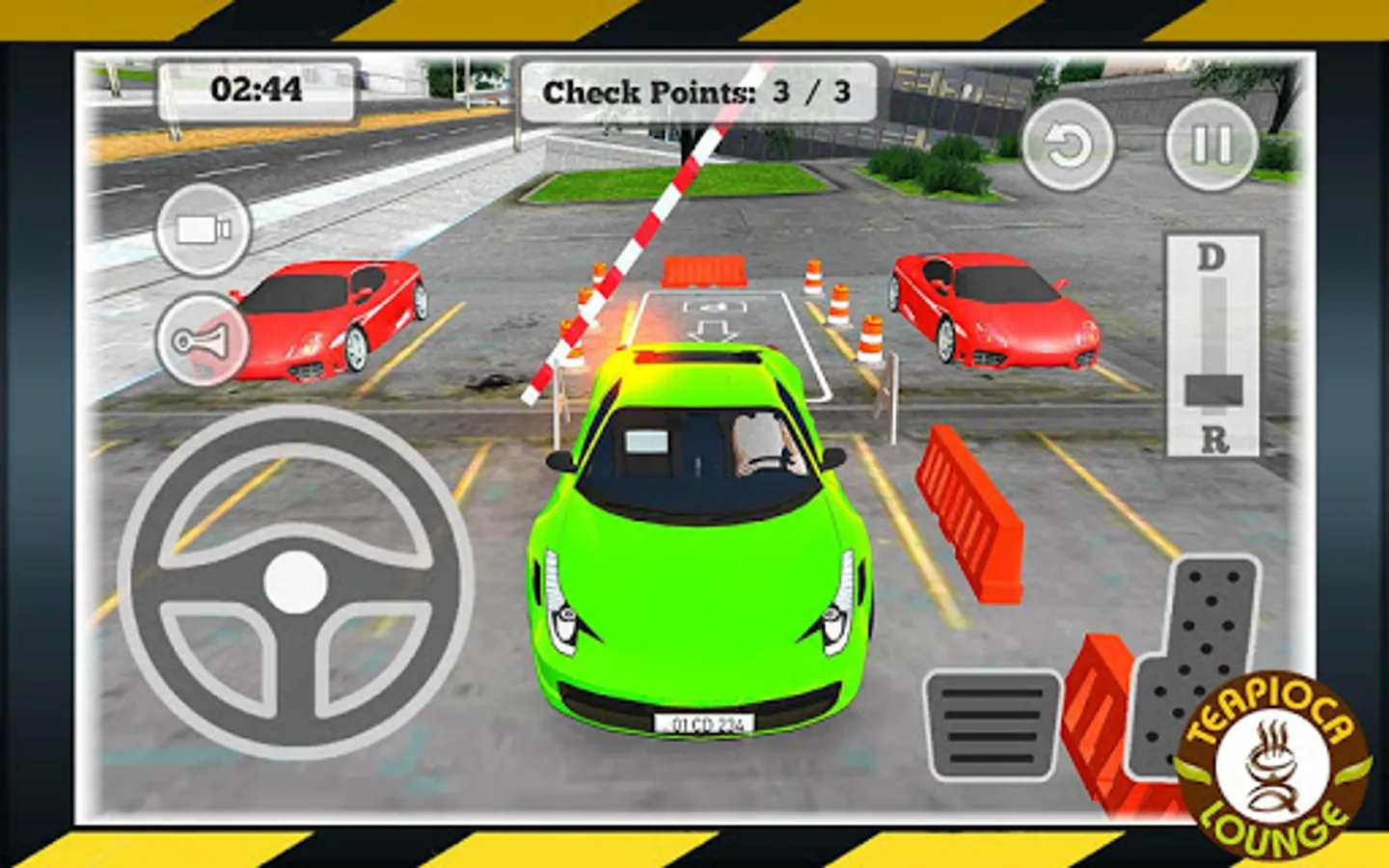
Task: Click the D/R gear shift slider
Action: click(x=1213, y=390)
